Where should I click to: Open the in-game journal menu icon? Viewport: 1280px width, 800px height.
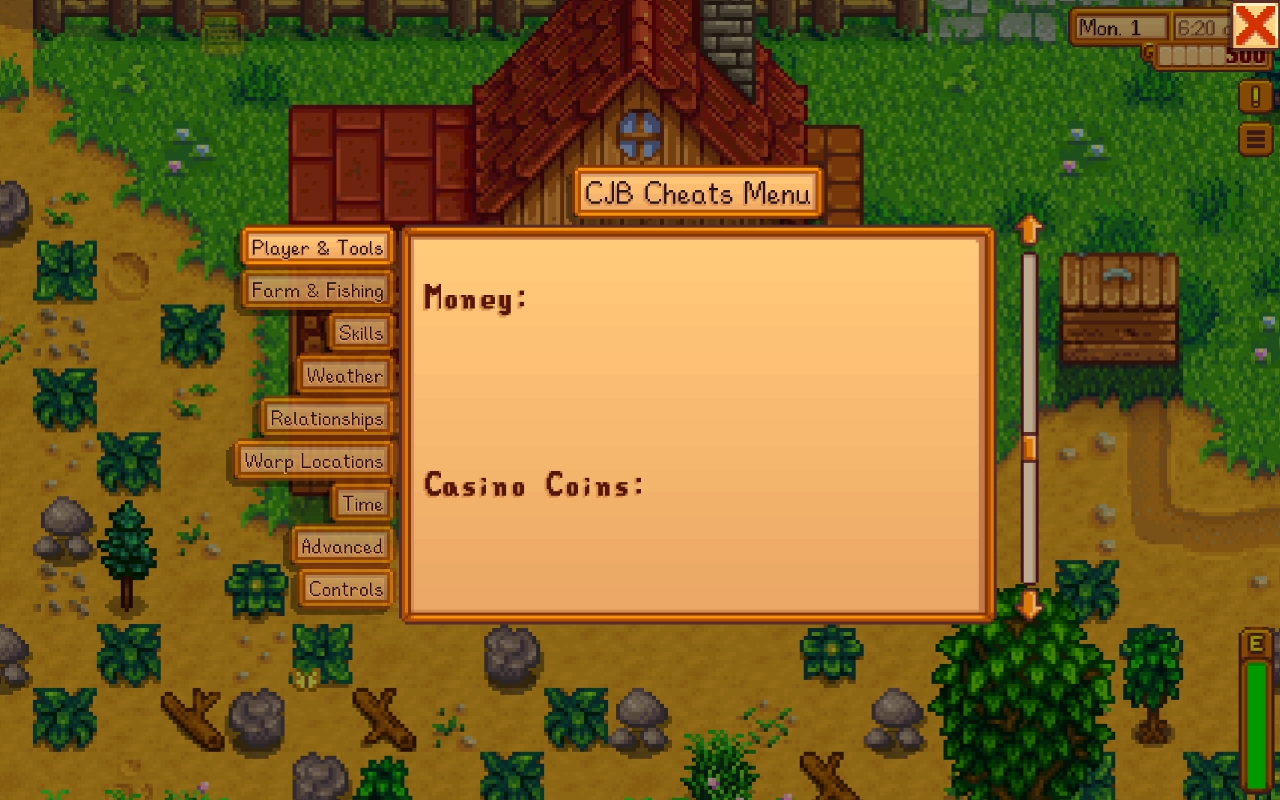pyautogui.click(x=1255, y=138)
